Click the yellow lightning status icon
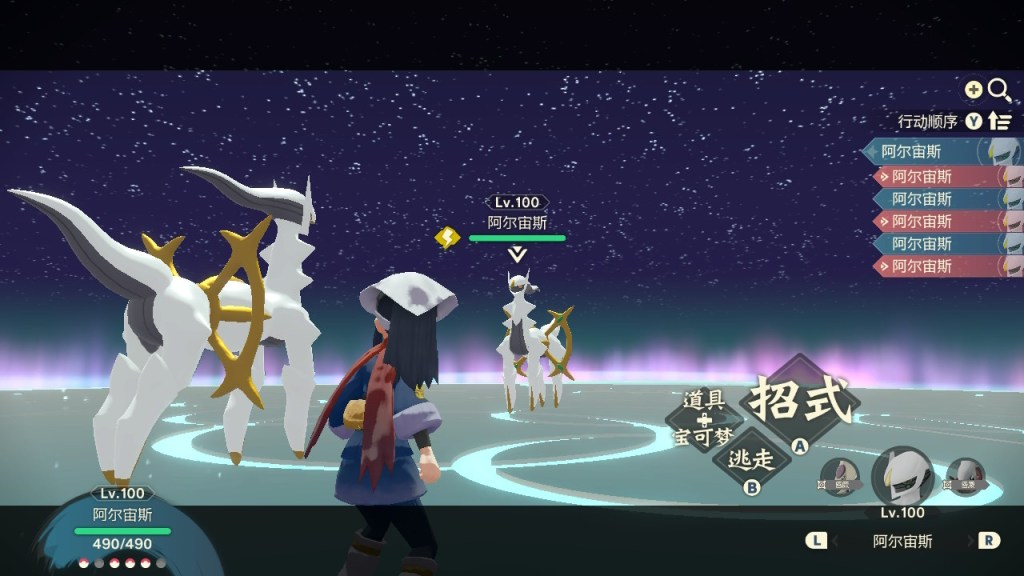Image resolution: width=1024 pixels, height=576 pixels. click(x=447, y=237)
